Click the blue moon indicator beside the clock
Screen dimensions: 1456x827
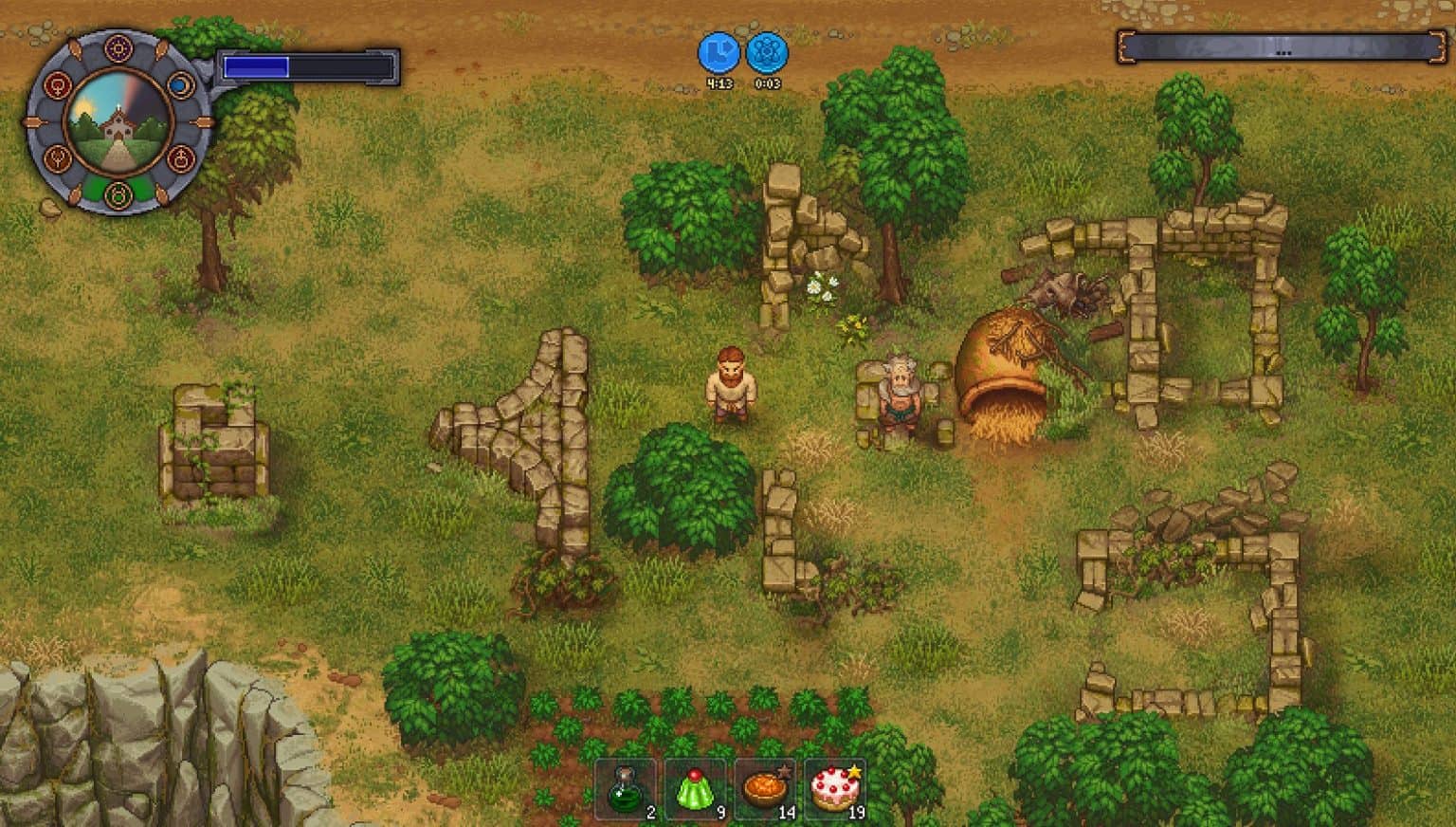179,84
